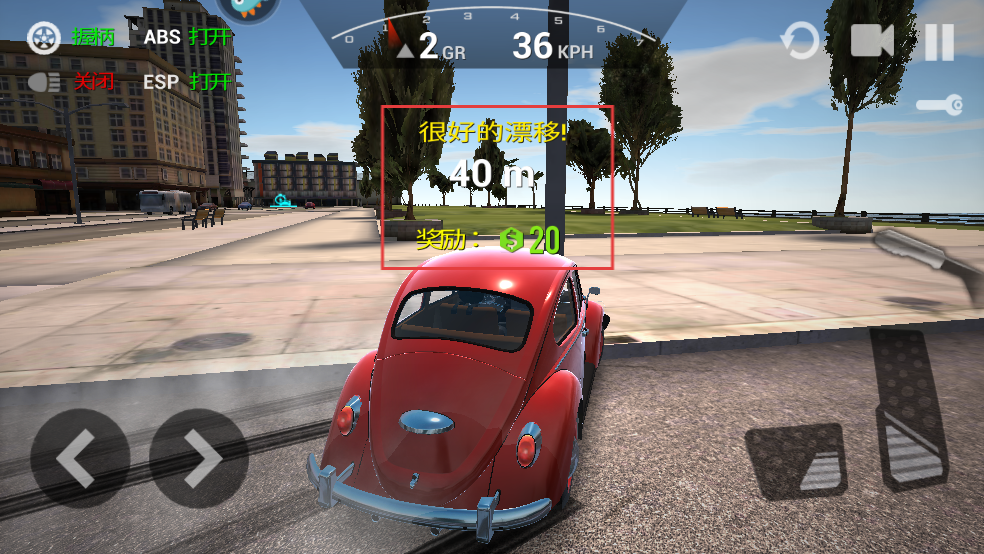This screenshot has height=554, width=984.
Task: Tap the tall accelerator pedal
Action: point(908,405)
